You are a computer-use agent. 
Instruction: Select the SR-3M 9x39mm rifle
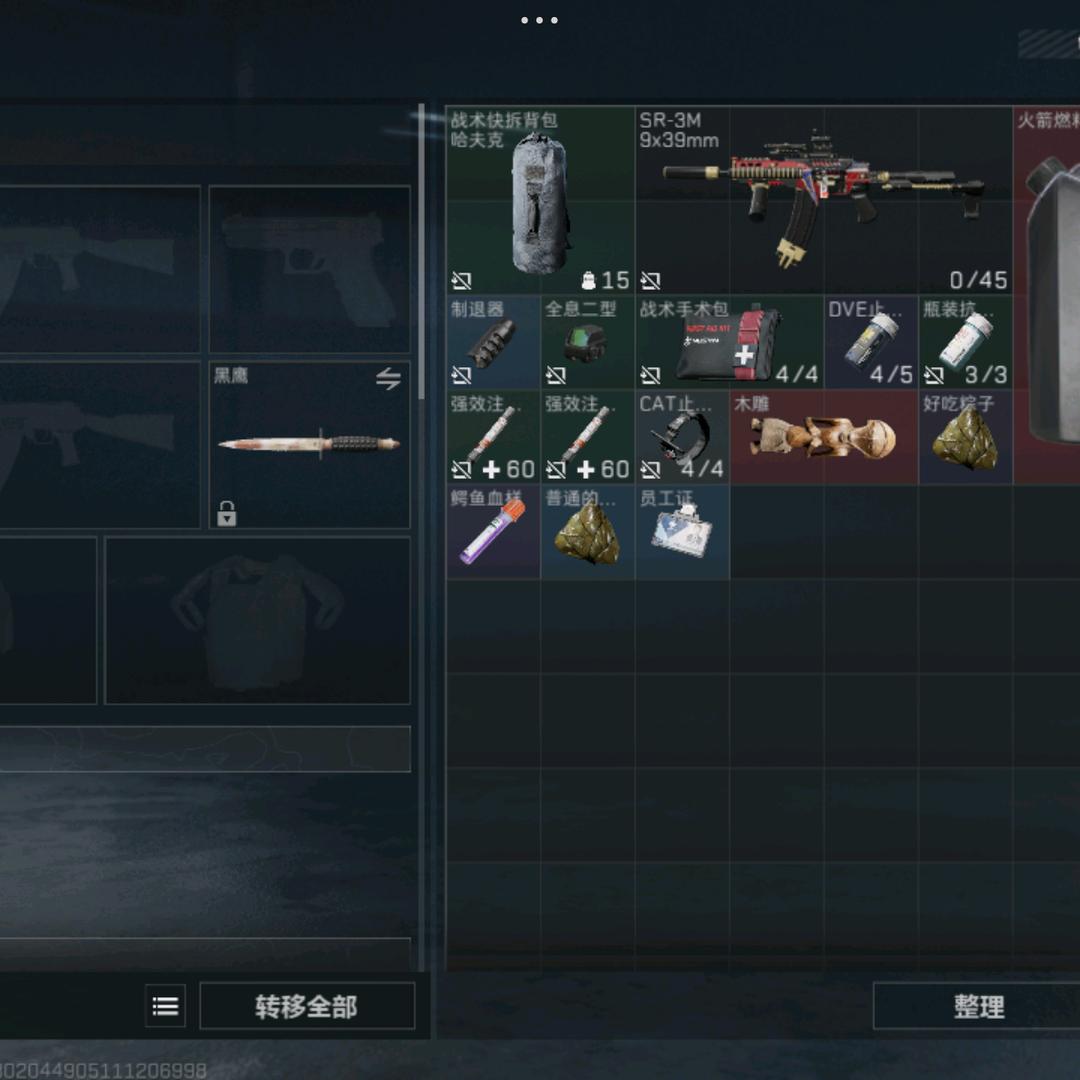tap(823, 200)
